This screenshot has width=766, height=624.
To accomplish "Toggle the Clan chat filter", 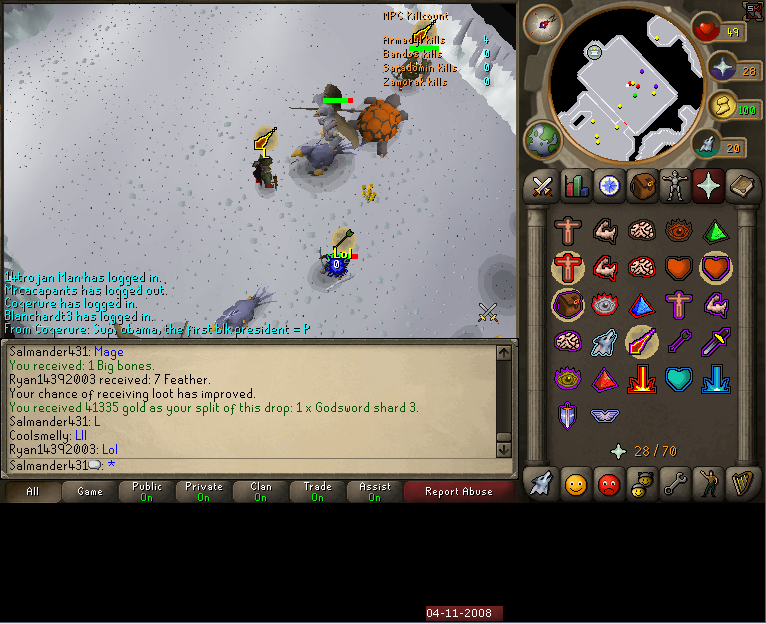I will click(261, 492).
